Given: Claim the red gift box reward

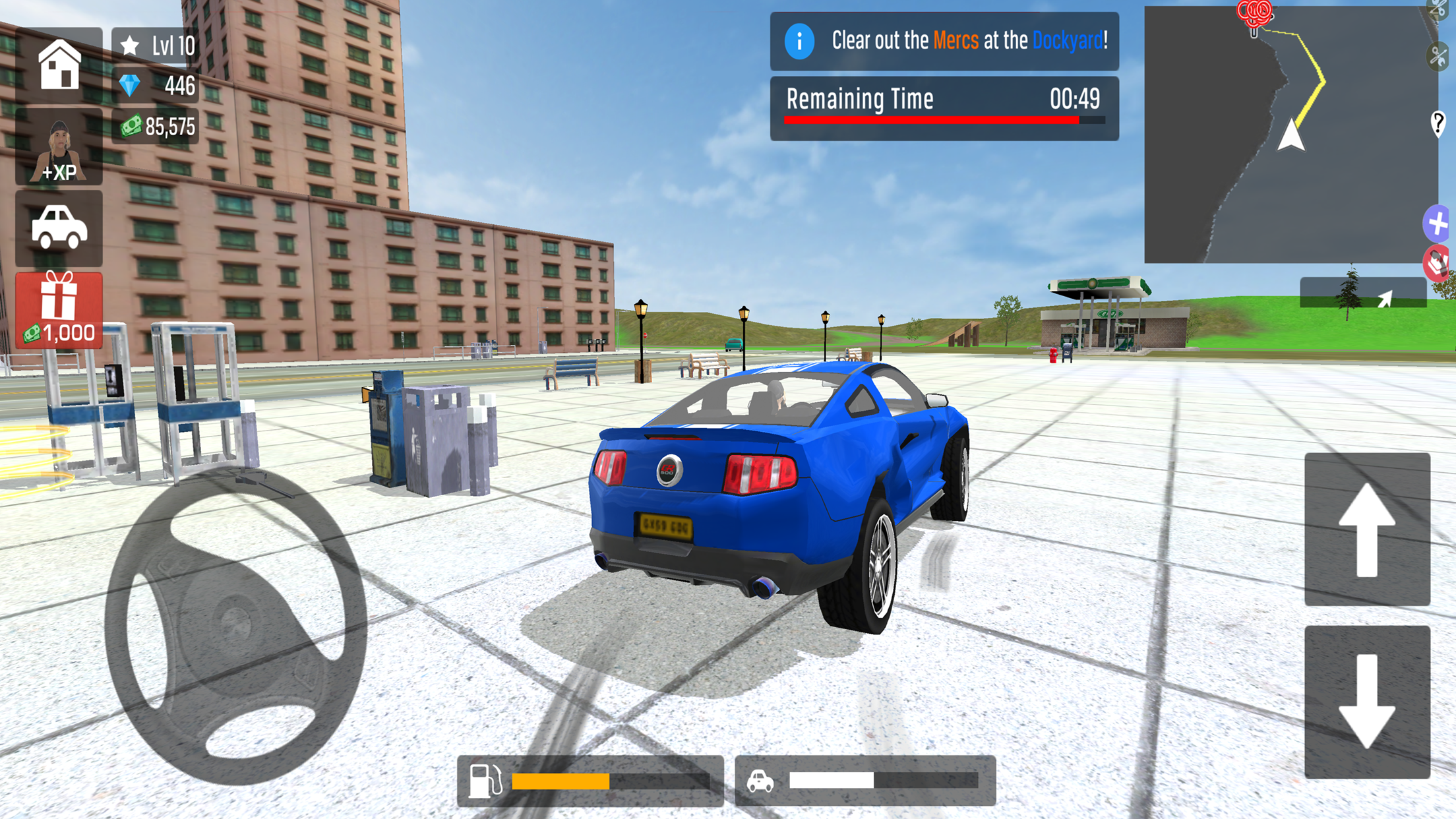Looking at the screenshot, I should [x=59, y=309].
